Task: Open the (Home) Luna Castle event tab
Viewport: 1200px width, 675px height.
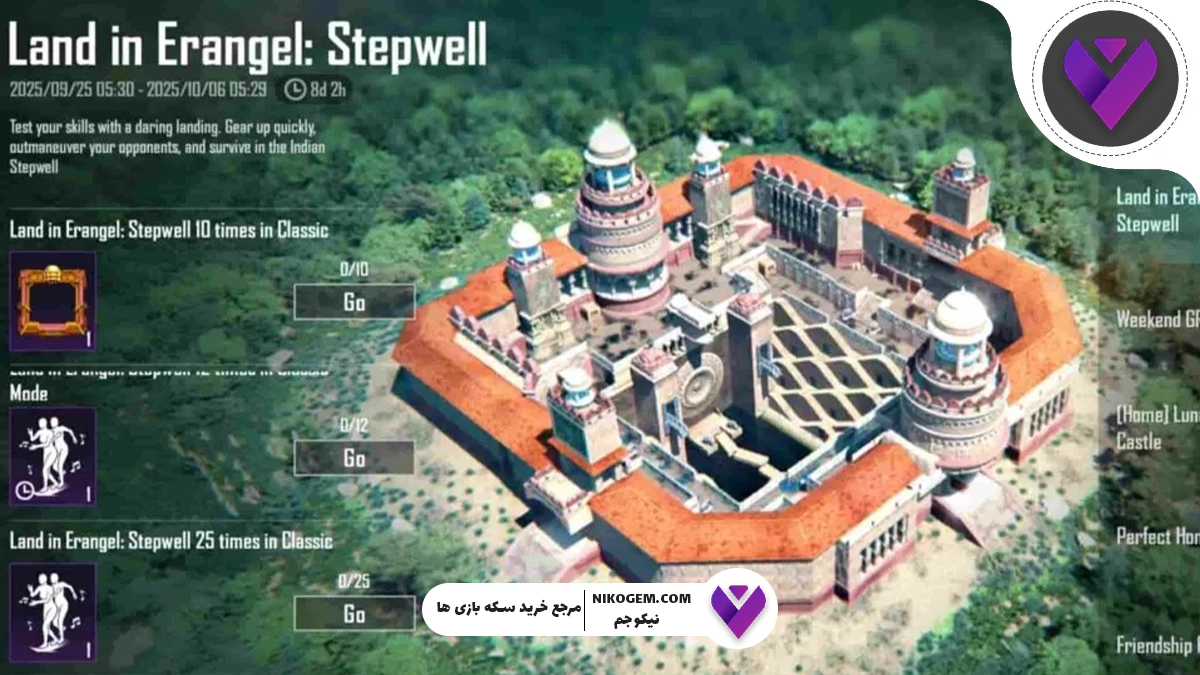Action: click(1156, 427)
